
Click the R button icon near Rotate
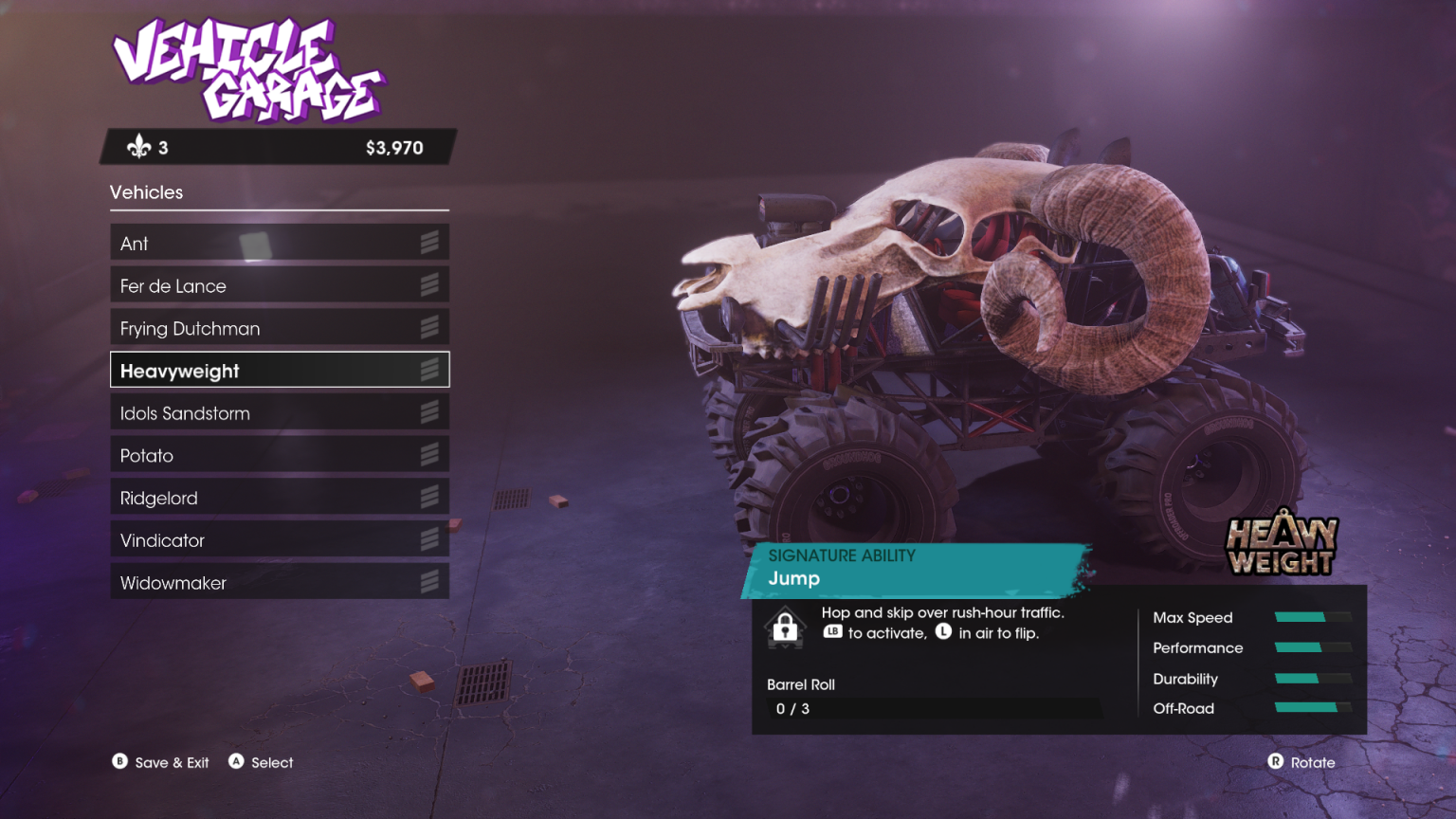1275,761
